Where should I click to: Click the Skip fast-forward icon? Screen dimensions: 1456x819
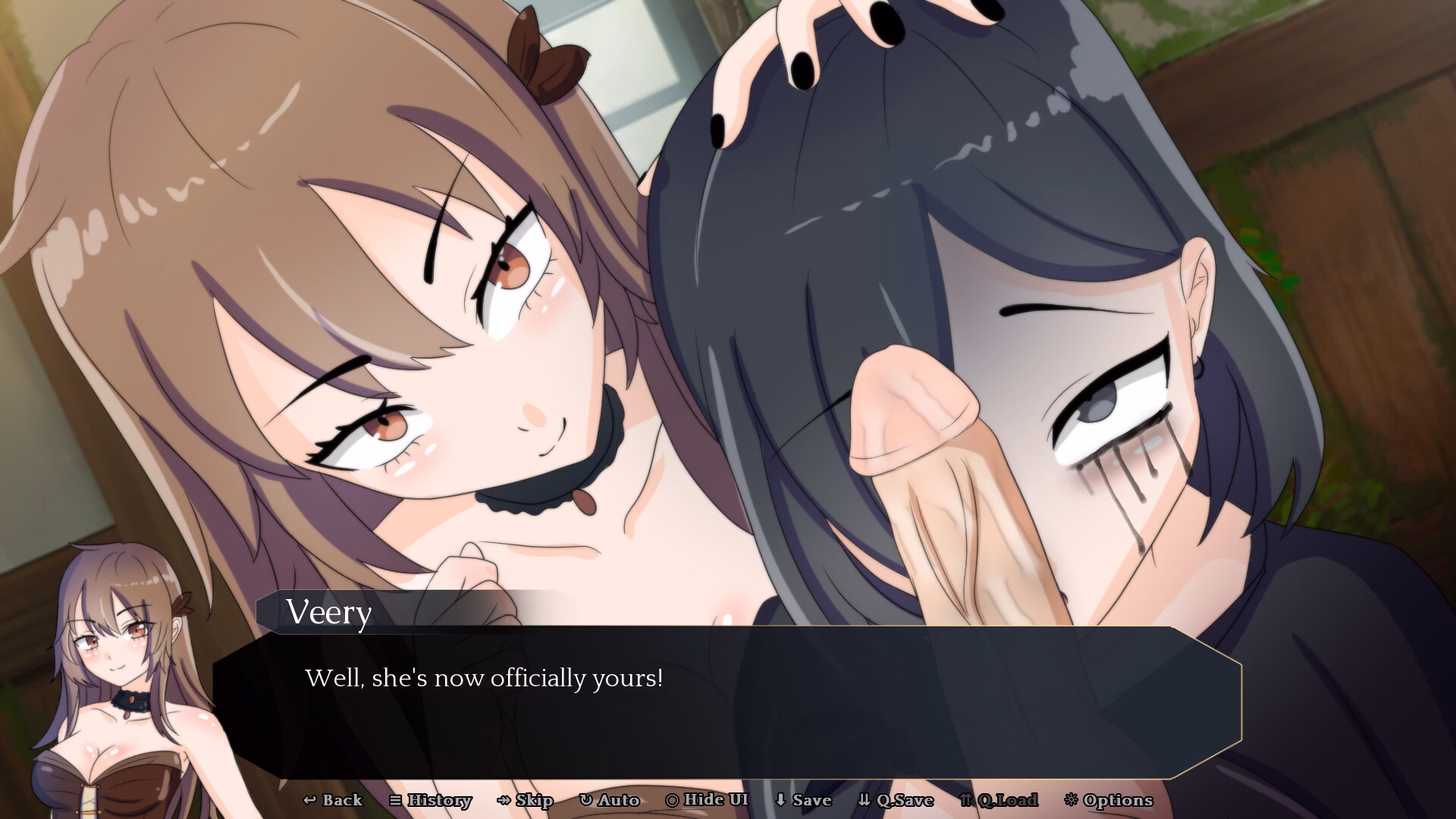click(x=502, y=800)
